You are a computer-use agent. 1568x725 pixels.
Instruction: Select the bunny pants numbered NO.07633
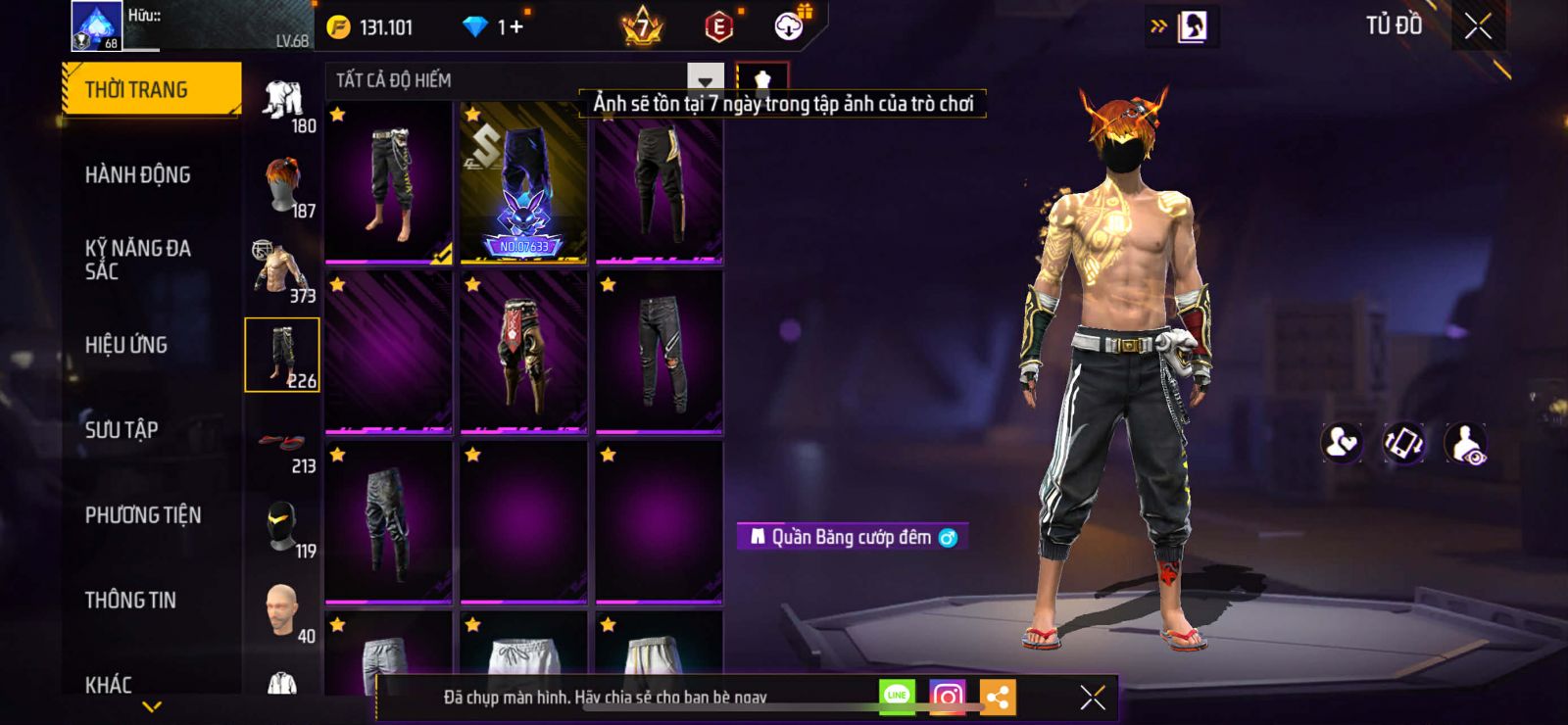click(524, 183)
